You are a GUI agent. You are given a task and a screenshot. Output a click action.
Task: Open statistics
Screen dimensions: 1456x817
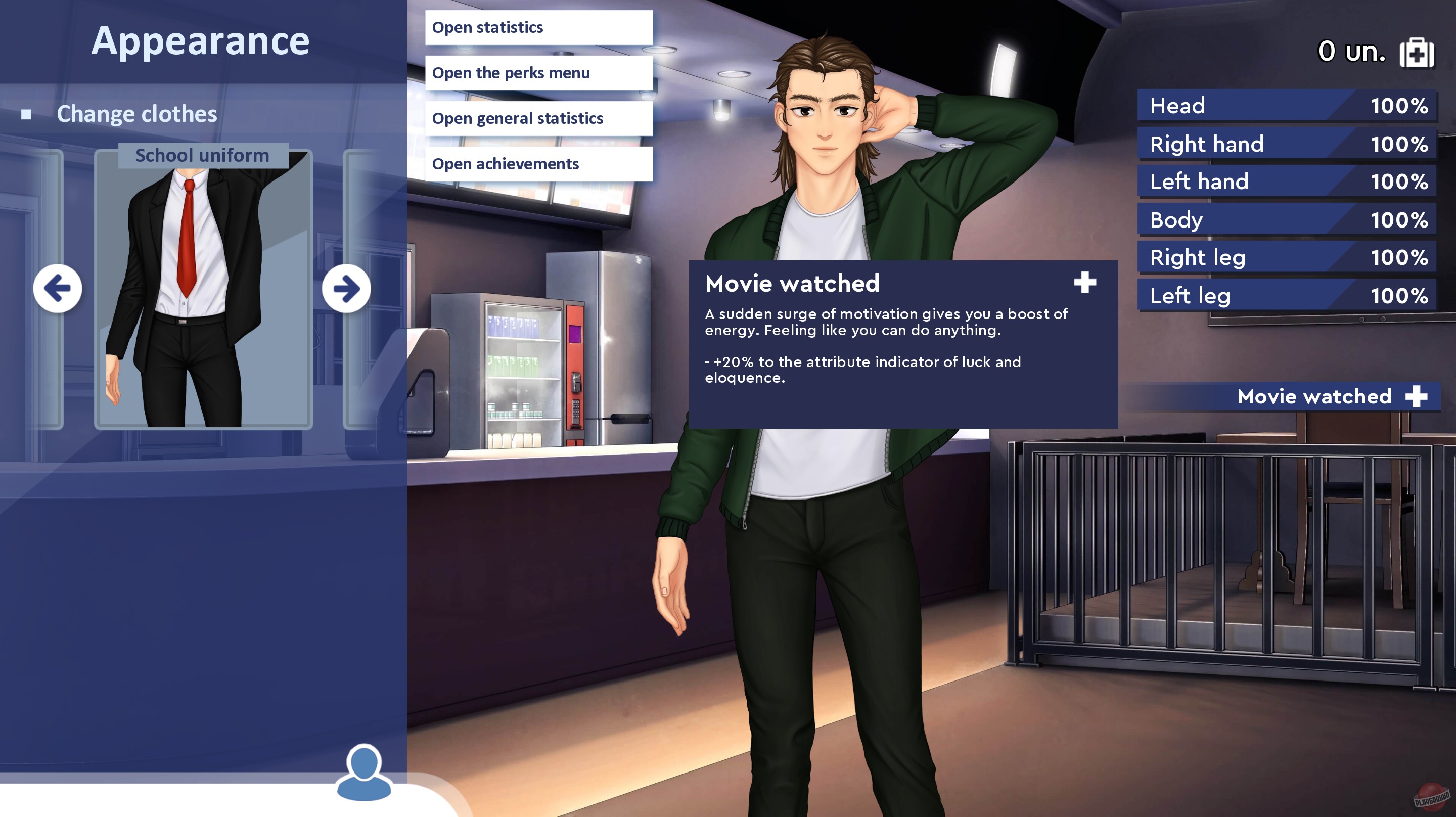[x=537, y=27]
